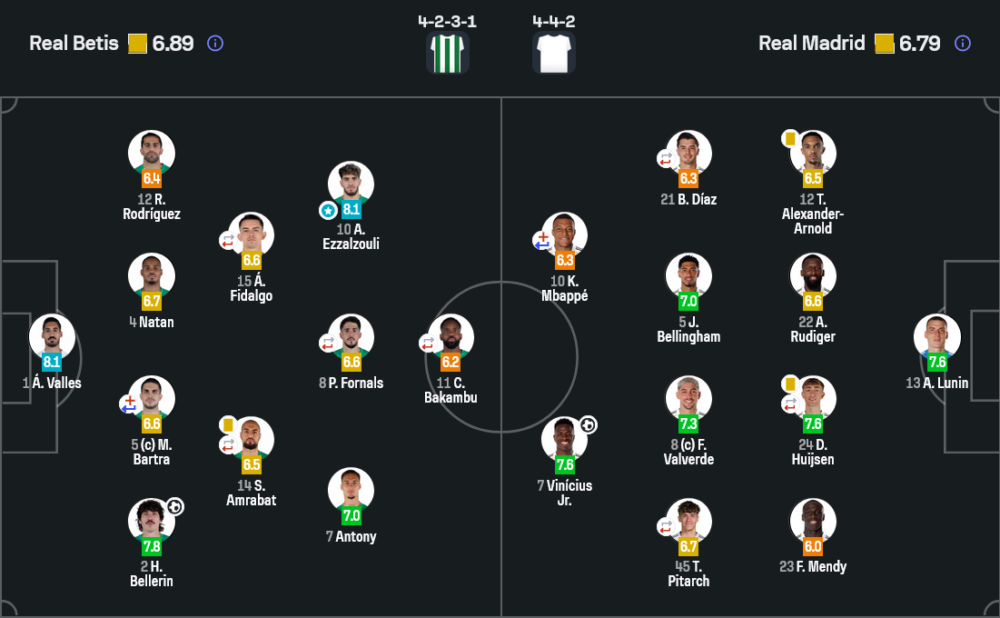This screenshot has width=1000, height=618.
Task: Open the Real Madrid rating info icon
Action: pos(962,44)
